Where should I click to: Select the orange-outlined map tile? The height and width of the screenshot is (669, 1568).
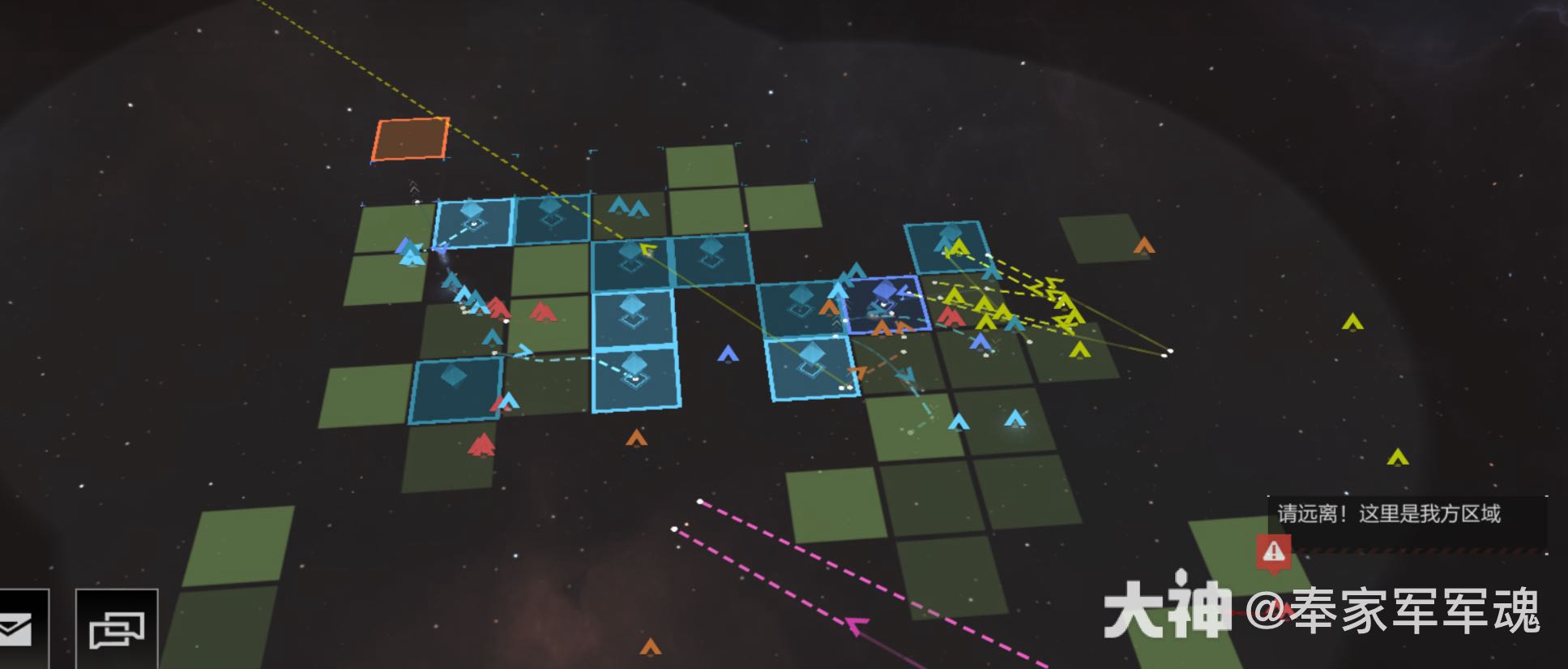click(411, 139)
